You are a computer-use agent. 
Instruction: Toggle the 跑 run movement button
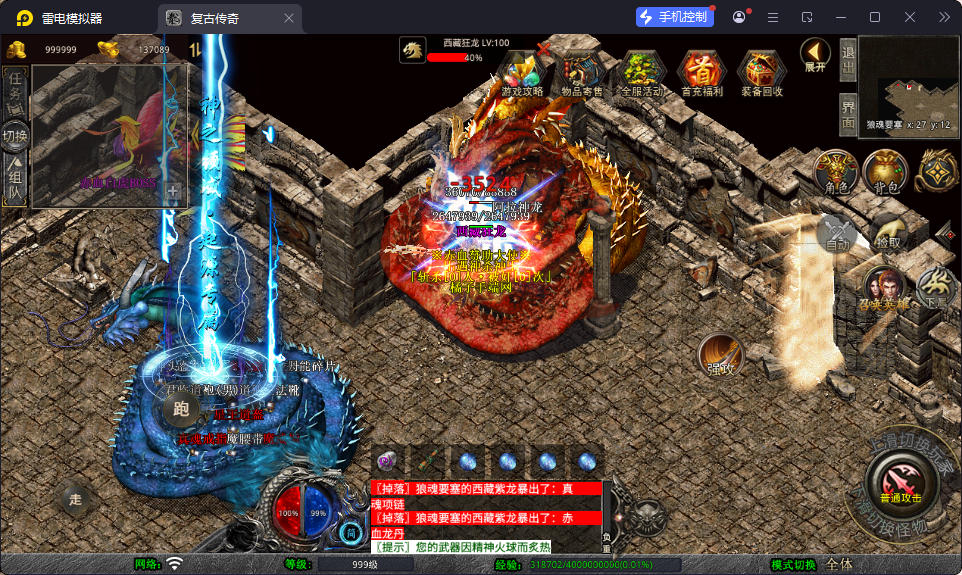tap(181, 408)
